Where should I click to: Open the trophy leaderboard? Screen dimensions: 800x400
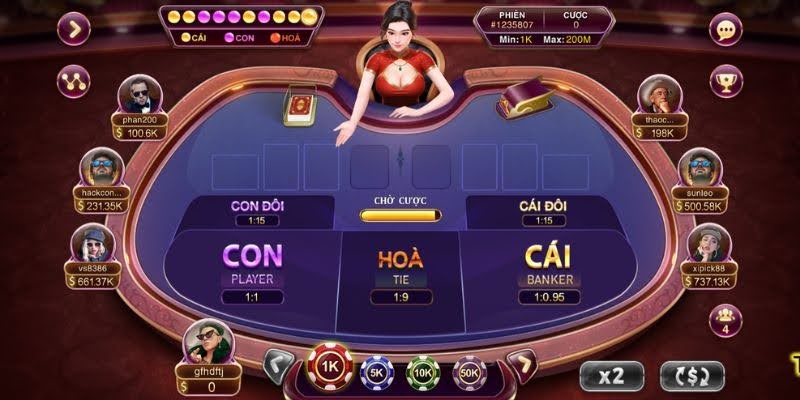726,78
